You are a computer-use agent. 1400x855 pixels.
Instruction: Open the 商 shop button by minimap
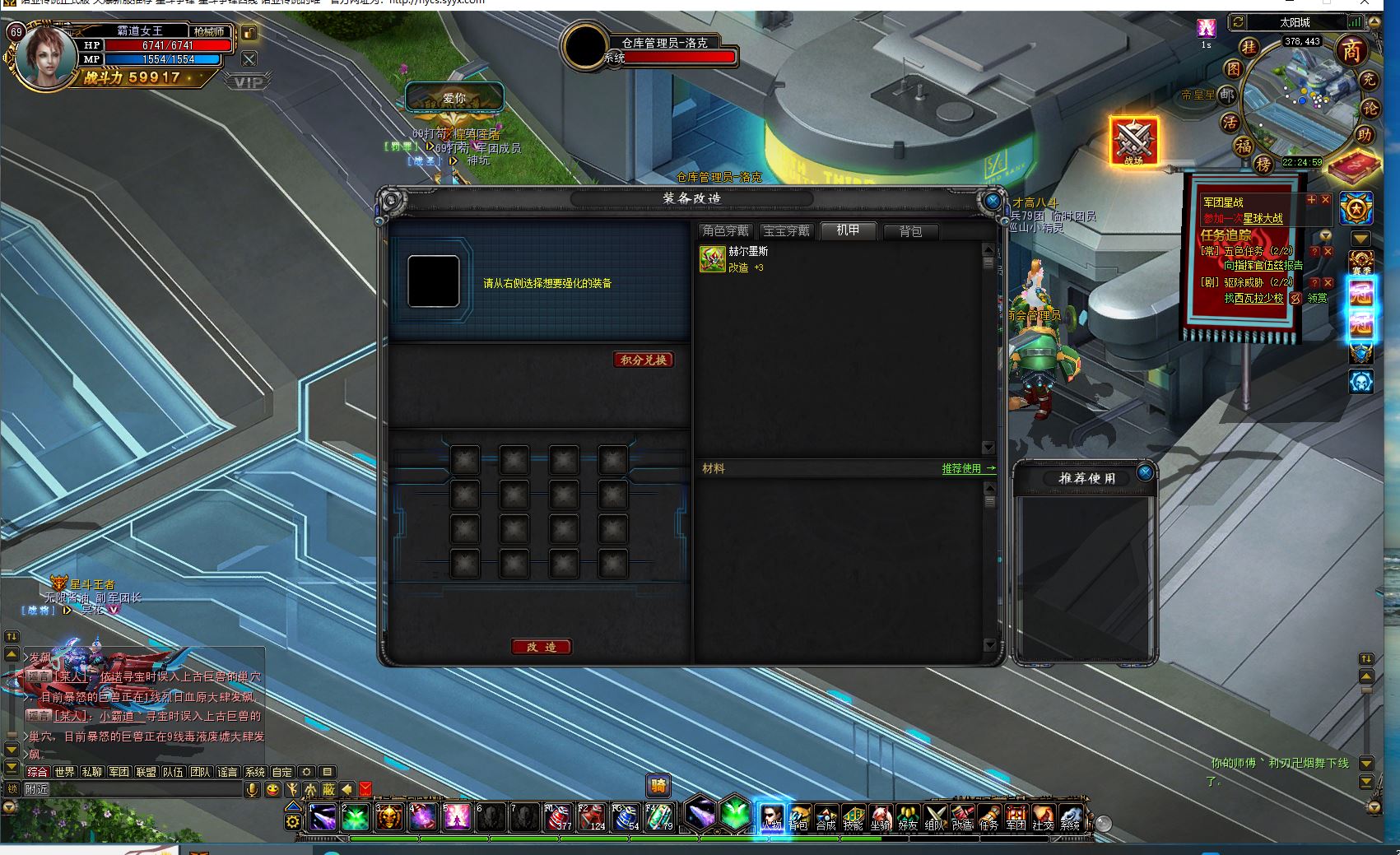(x=1351, y=51)
